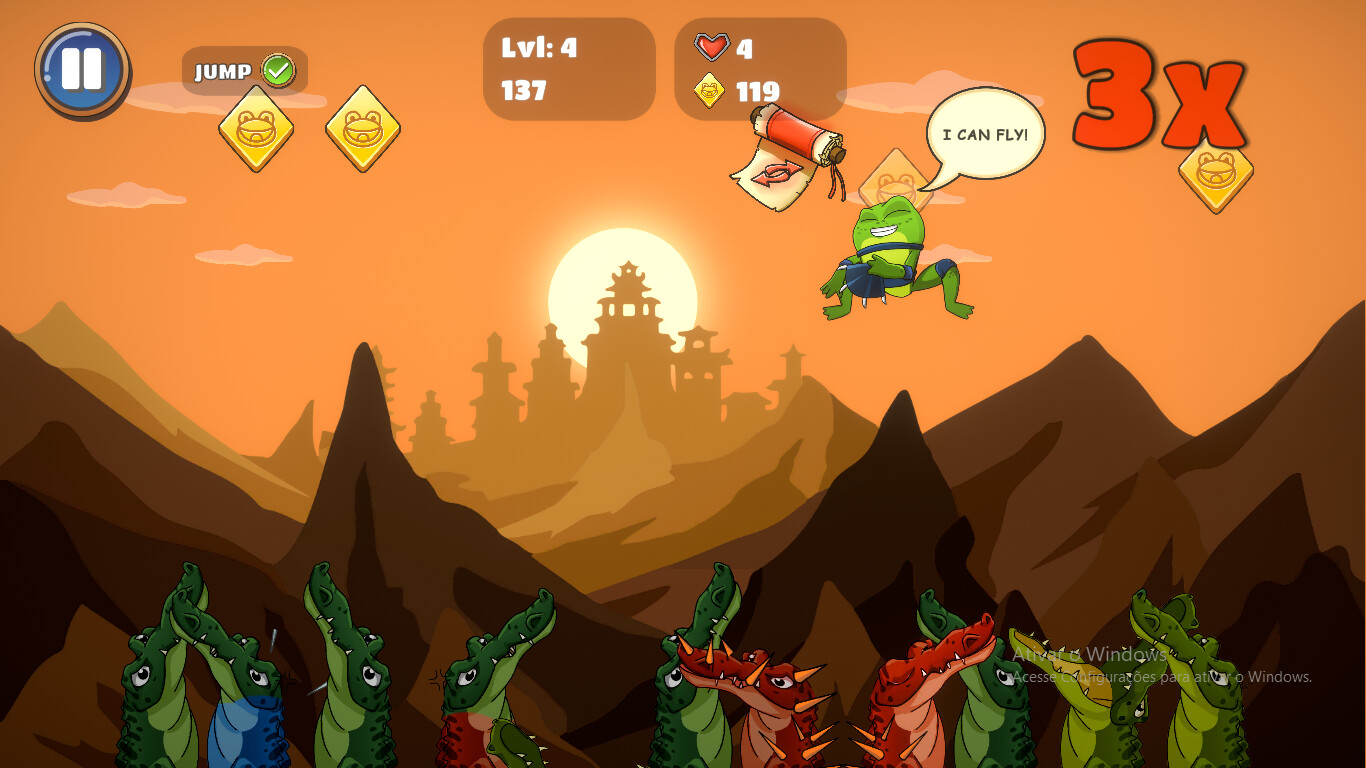The height and width of the screenshot is (768, 1366).
Task: Open the pause menu circle
Action: click(84, 68)
